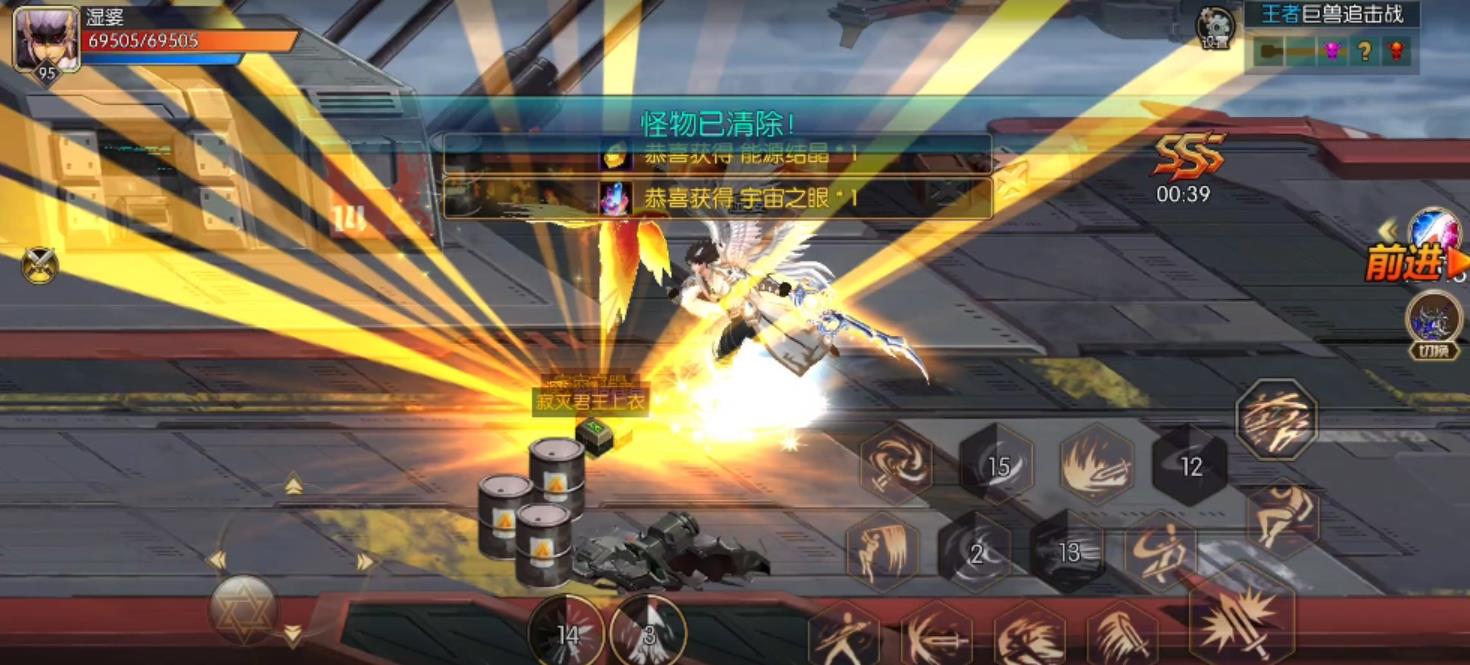Tap the skill on 2-second cooldown
This screenshot has width=1470, height=665.
pos(975,553)
